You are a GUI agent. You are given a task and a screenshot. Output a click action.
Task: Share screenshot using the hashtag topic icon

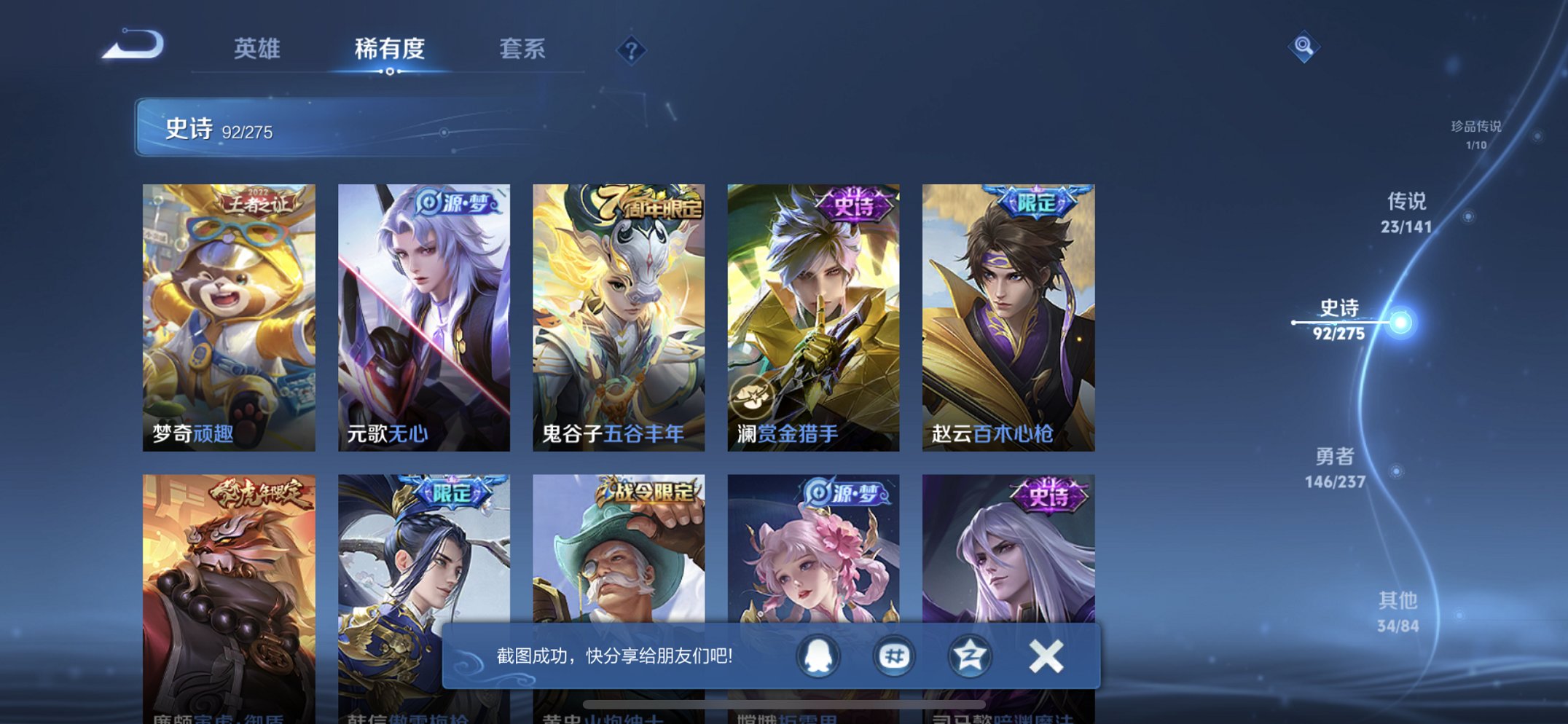pyautogui.click(x=893, y=655)
